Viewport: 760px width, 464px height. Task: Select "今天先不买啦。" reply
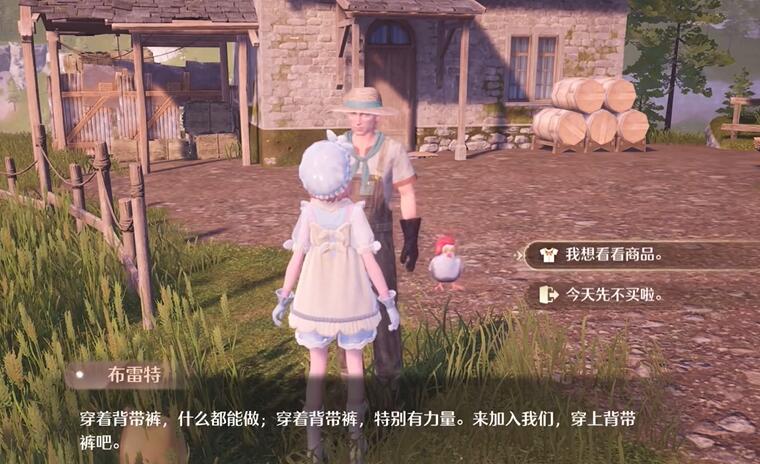pyautogui.click(x=614, y=294)
